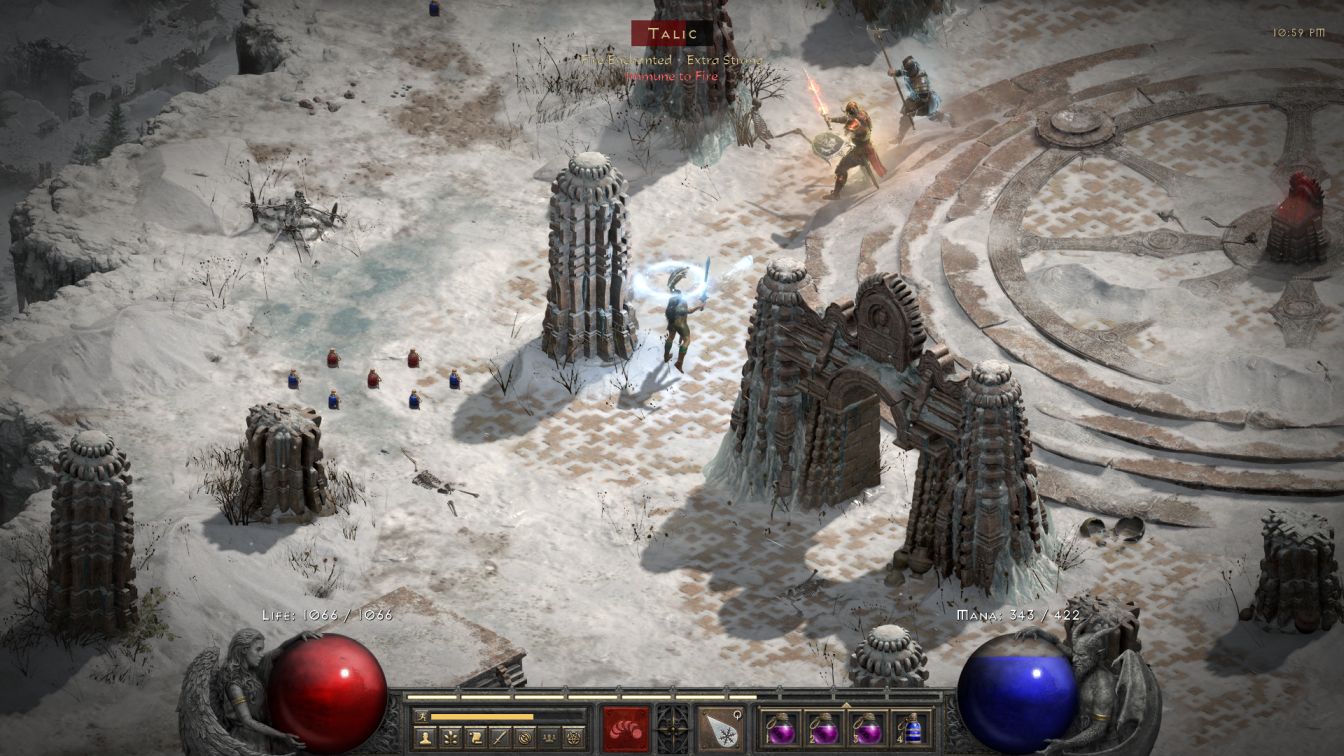Open the party screen icon
This screenshot has width=1344, height=756.
(550, 738)
